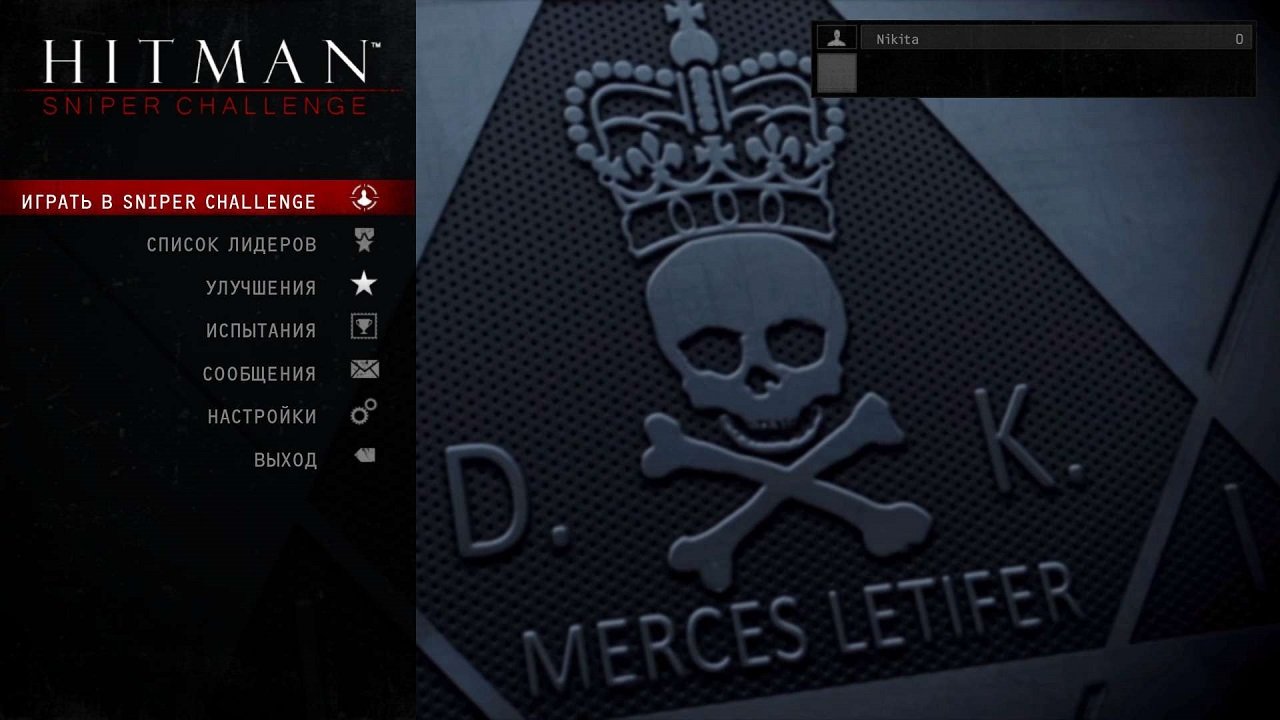Image resolution: width=1280 pixels, height=720 pixels.
Task: Click the medal icon next to Список лидеров
Action: [x=362, y=241]
